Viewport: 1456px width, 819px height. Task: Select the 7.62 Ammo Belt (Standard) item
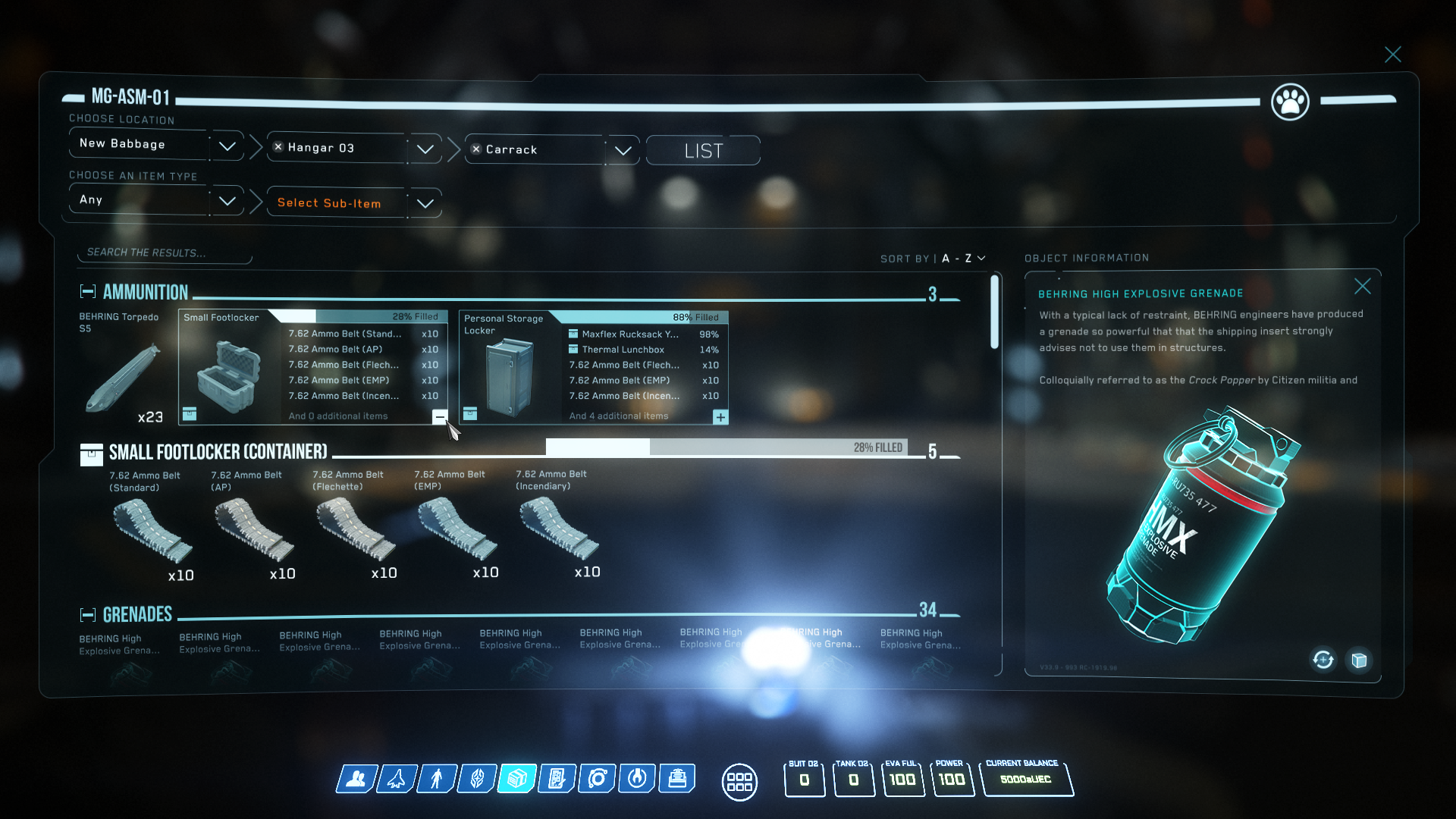tap(152, 527)
